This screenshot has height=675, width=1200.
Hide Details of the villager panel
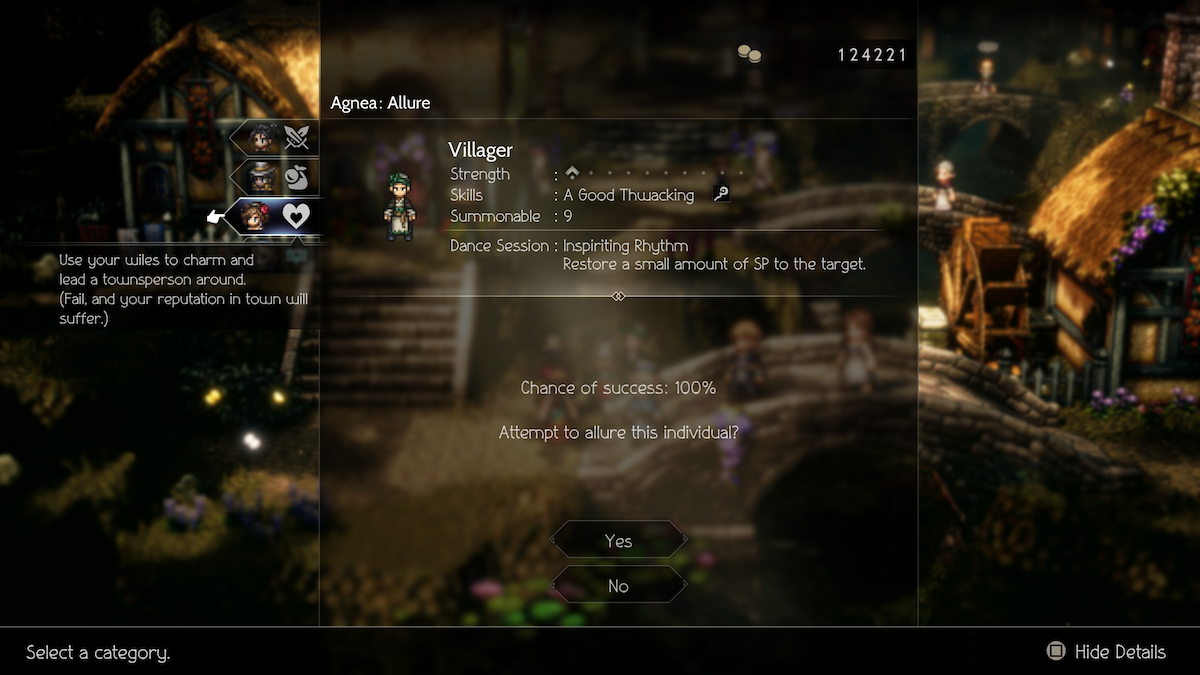coord(1106,652)
